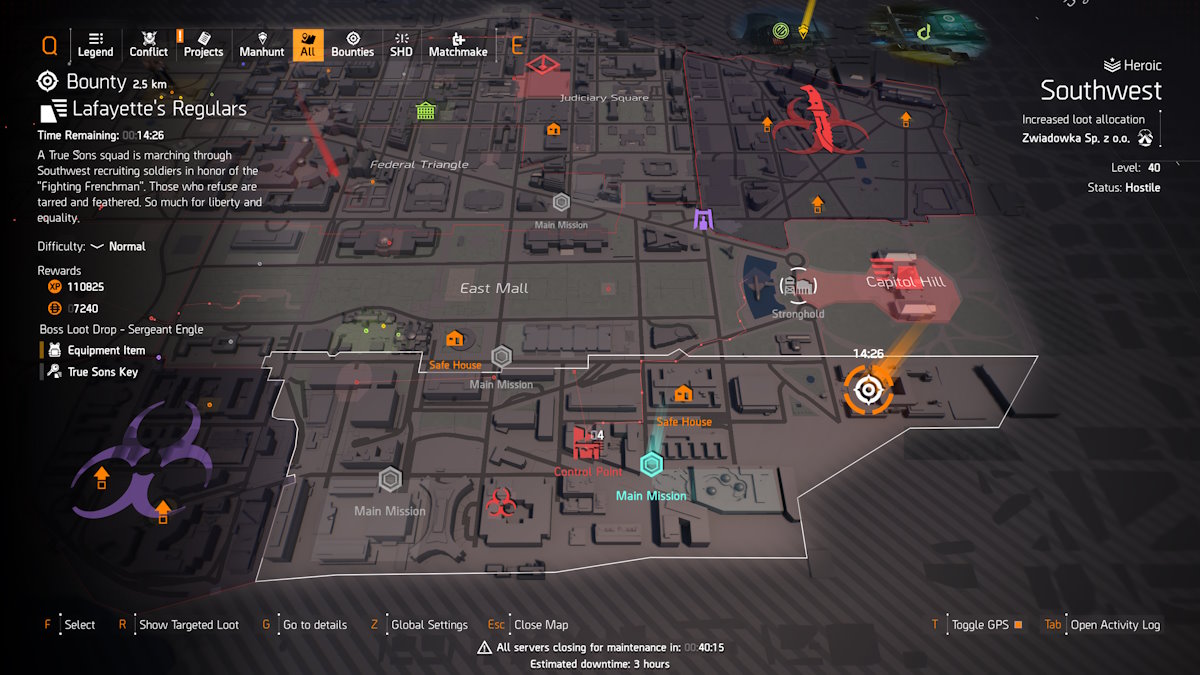Open the Projects tab
1200x675 pixels.
click(203, 44)
